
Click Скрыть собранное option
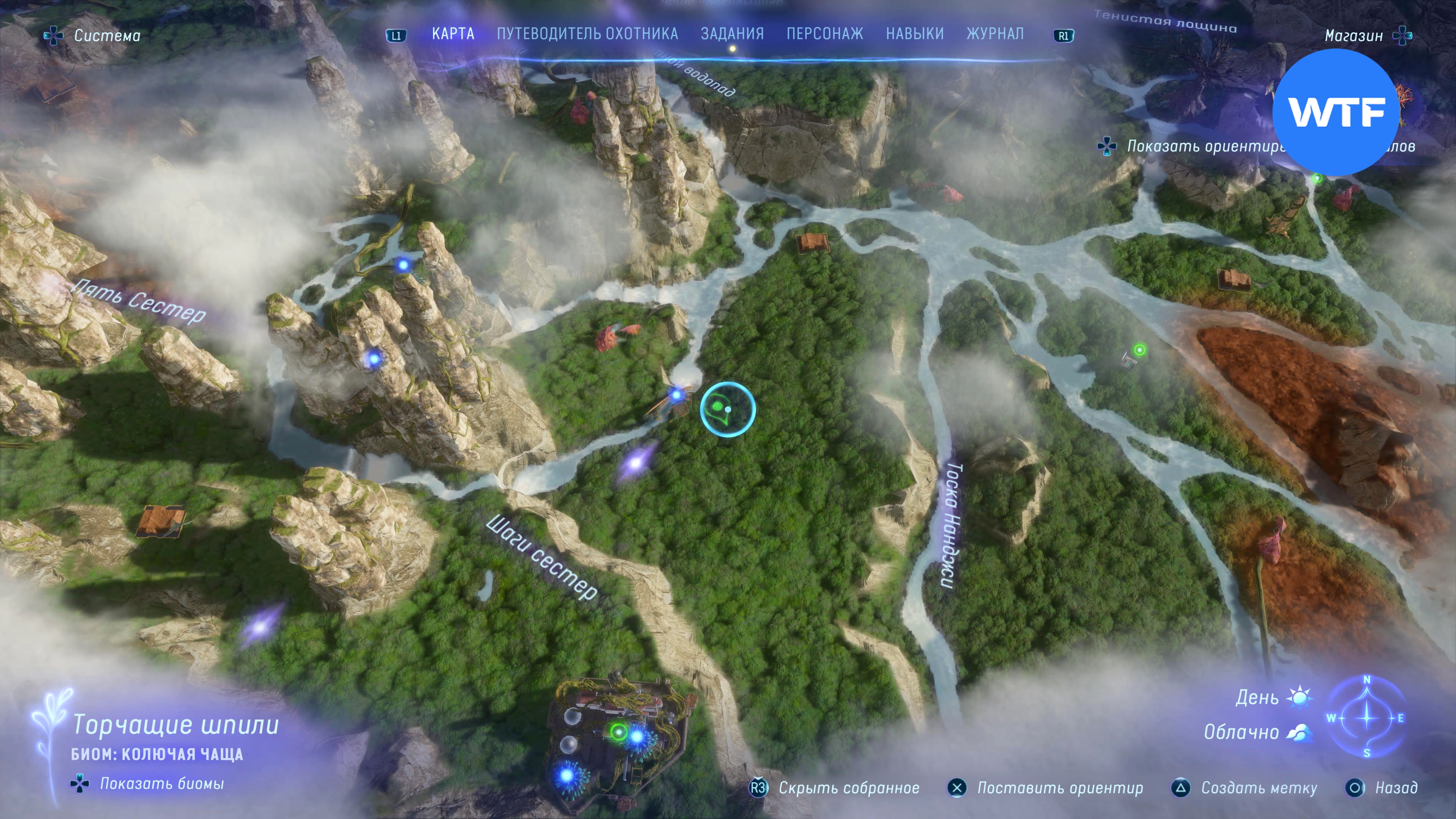tap(849, 788)
